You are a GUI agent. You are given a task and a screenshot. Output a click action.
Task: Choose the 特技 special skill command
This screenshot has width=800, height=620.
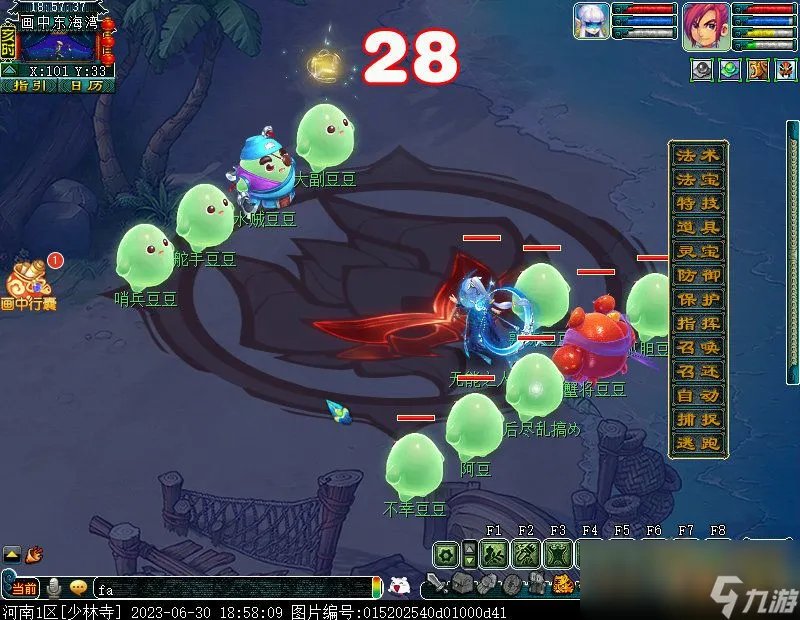coord(698,204)
